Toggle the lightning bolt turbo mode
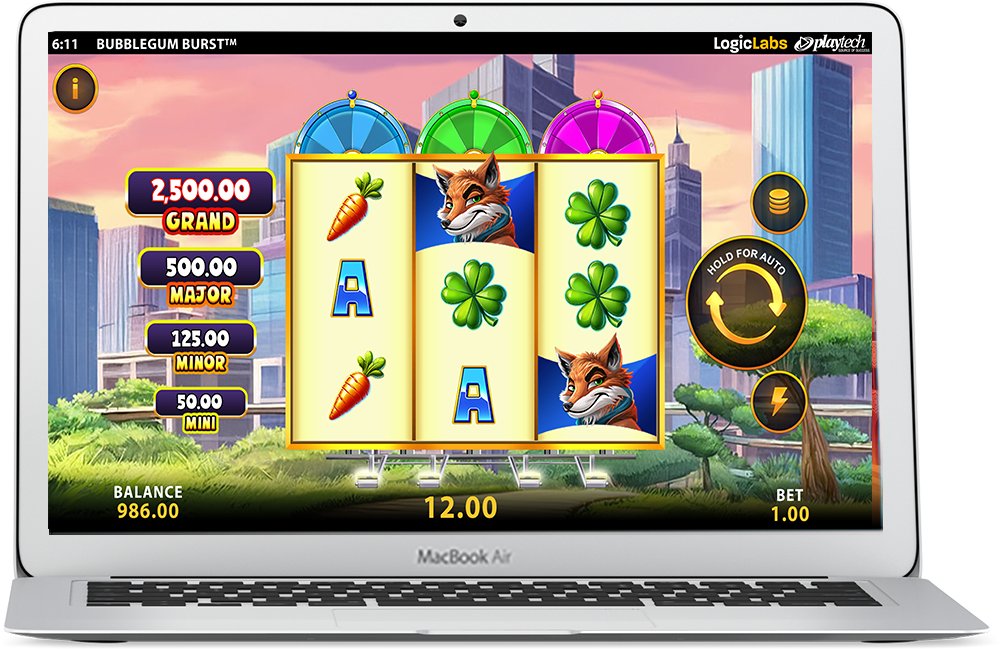 778,401
